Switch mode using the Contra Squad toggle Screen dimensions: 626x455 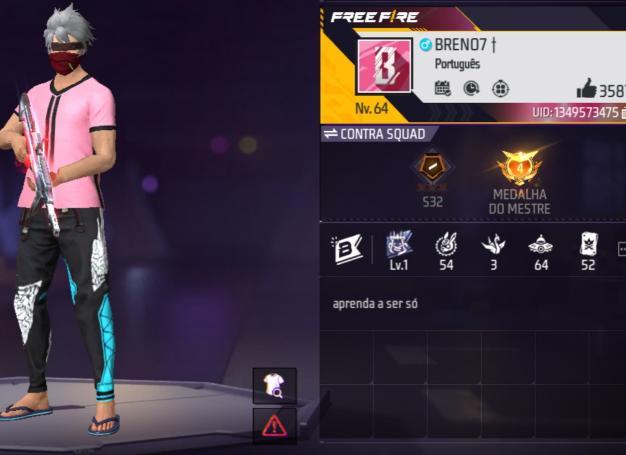pyautogui.click(x=375, y=134)
